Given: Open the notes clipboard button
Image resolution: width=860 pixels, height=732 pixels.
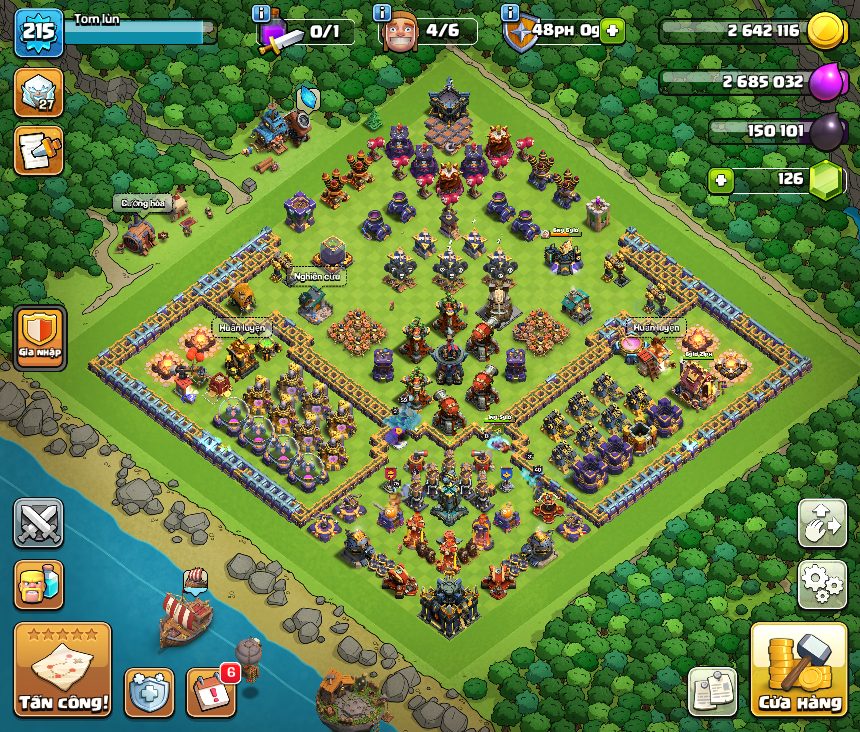Looking at the screenshot, I should pos(713,691).
